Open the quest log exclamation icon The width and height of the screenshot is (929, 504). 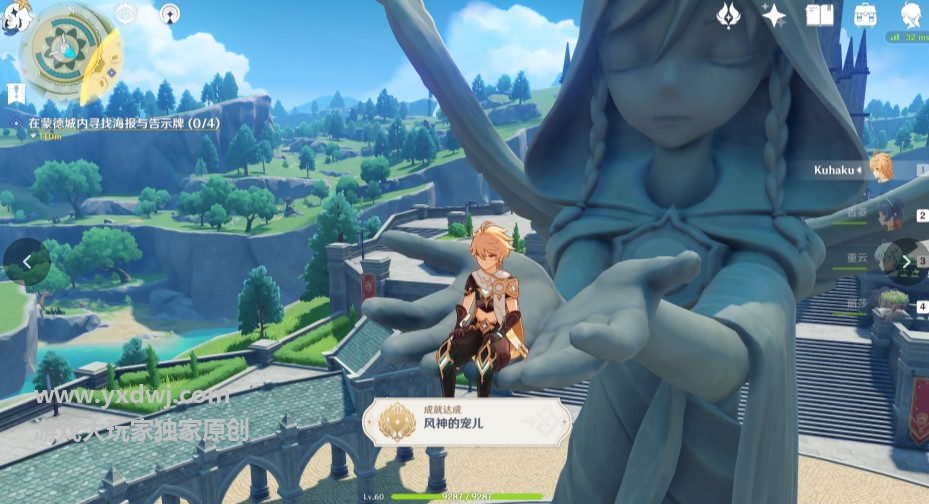(15, 94)
